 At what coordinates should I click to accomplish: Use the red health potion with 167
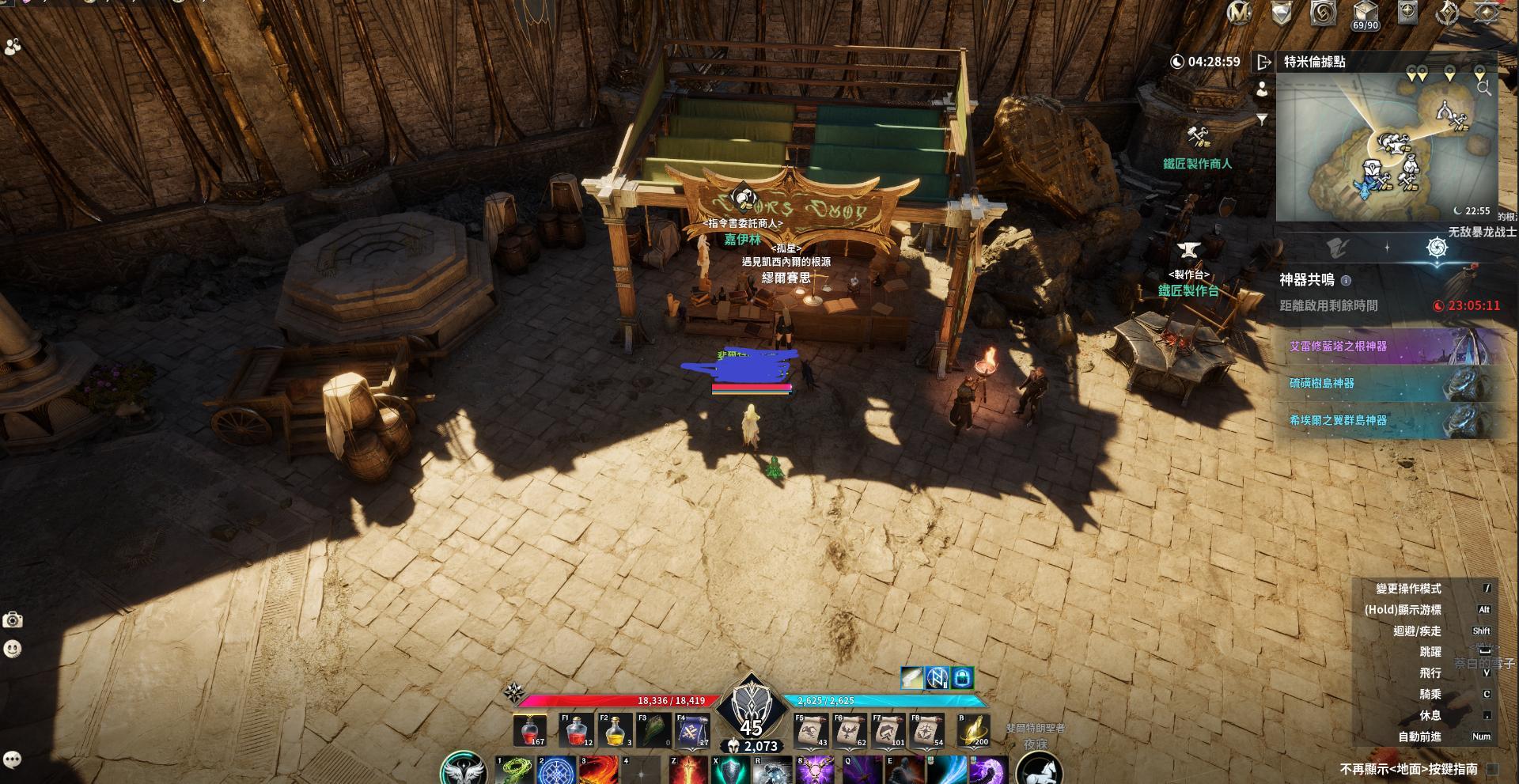(529, 730)
